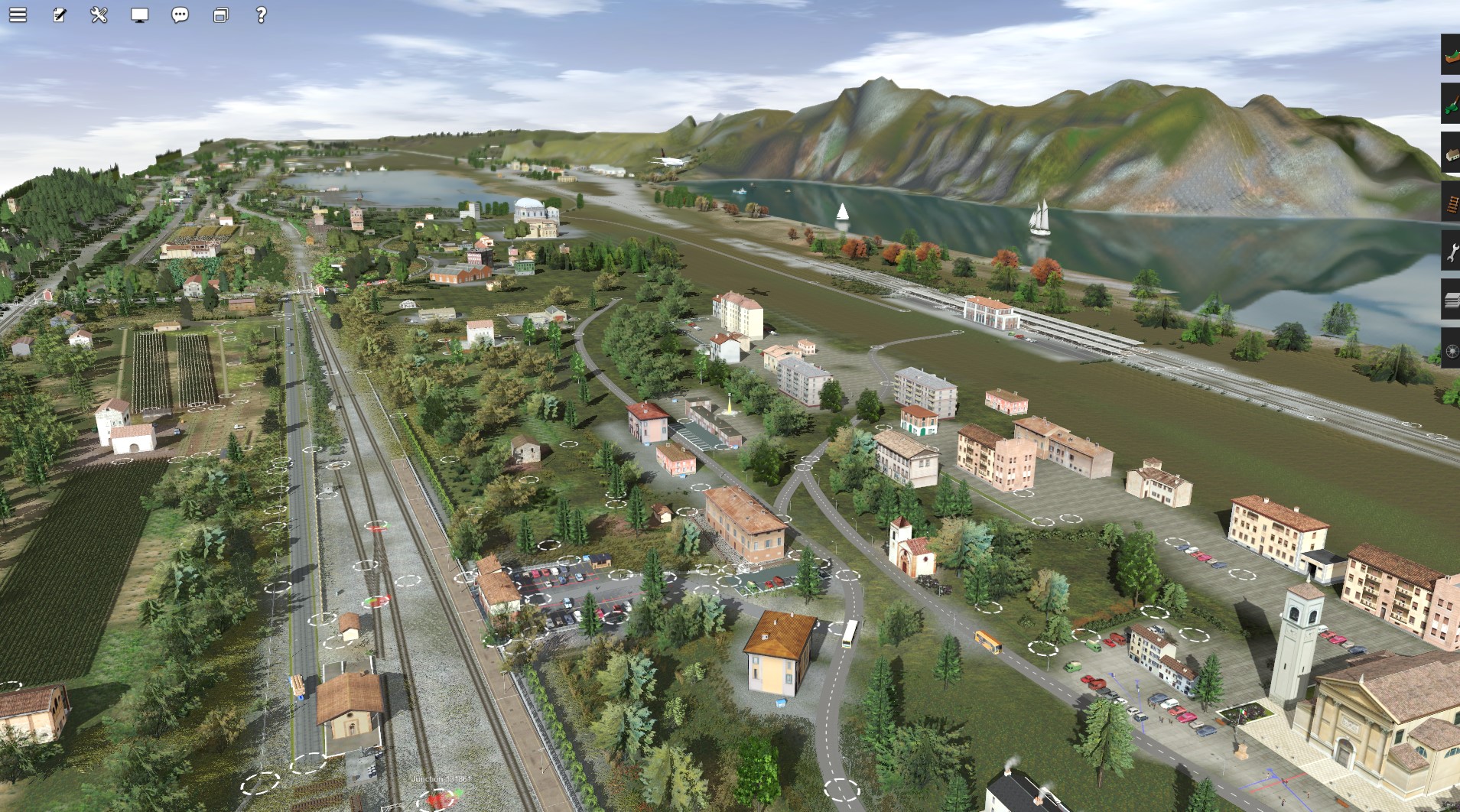1460x812 pixels.
Task: Open the chat speech bubble
Action: pos(180,15)
